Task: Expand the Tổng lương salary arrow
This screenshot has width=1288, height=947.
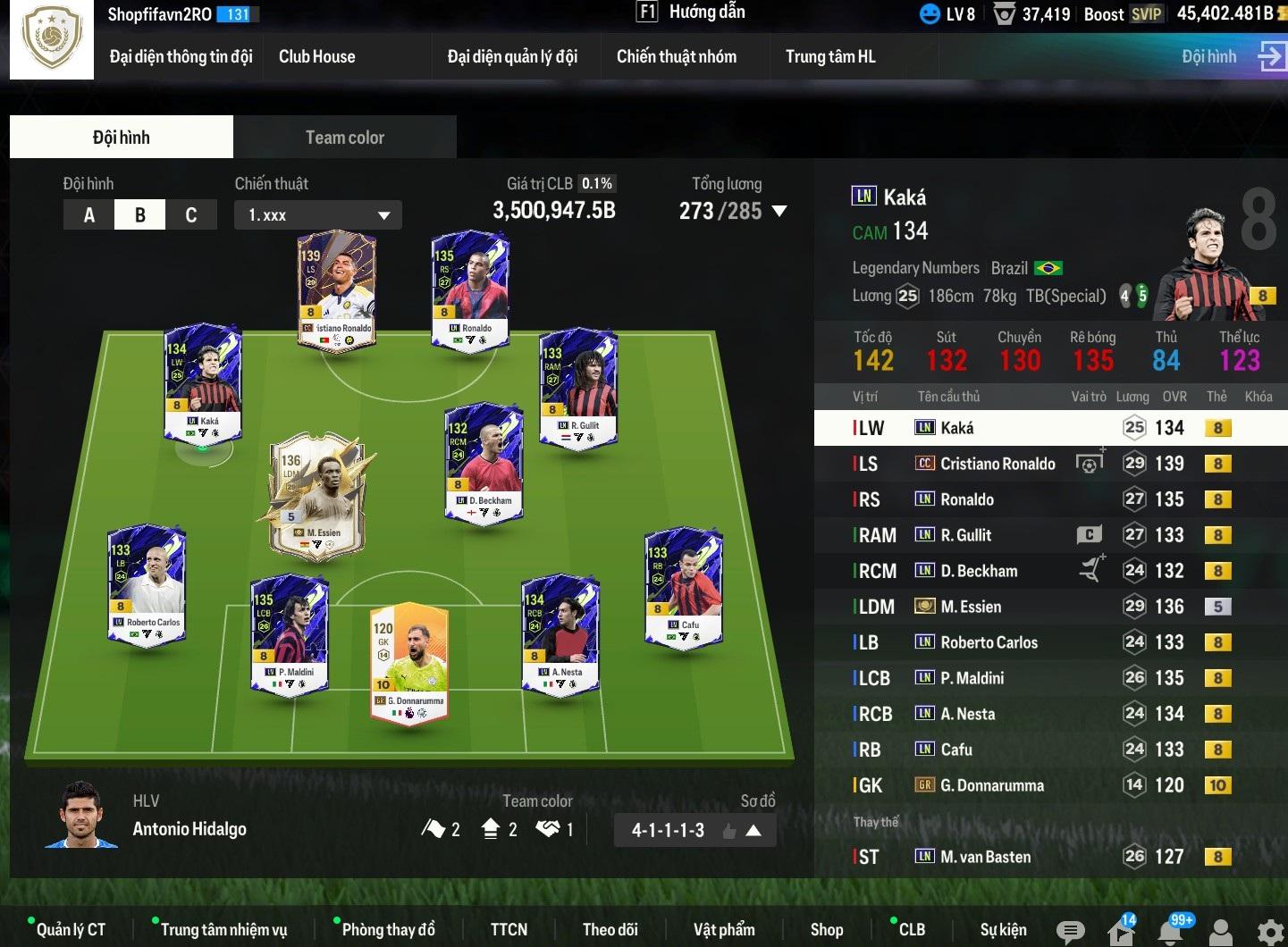Action: (x=779, y=212)
